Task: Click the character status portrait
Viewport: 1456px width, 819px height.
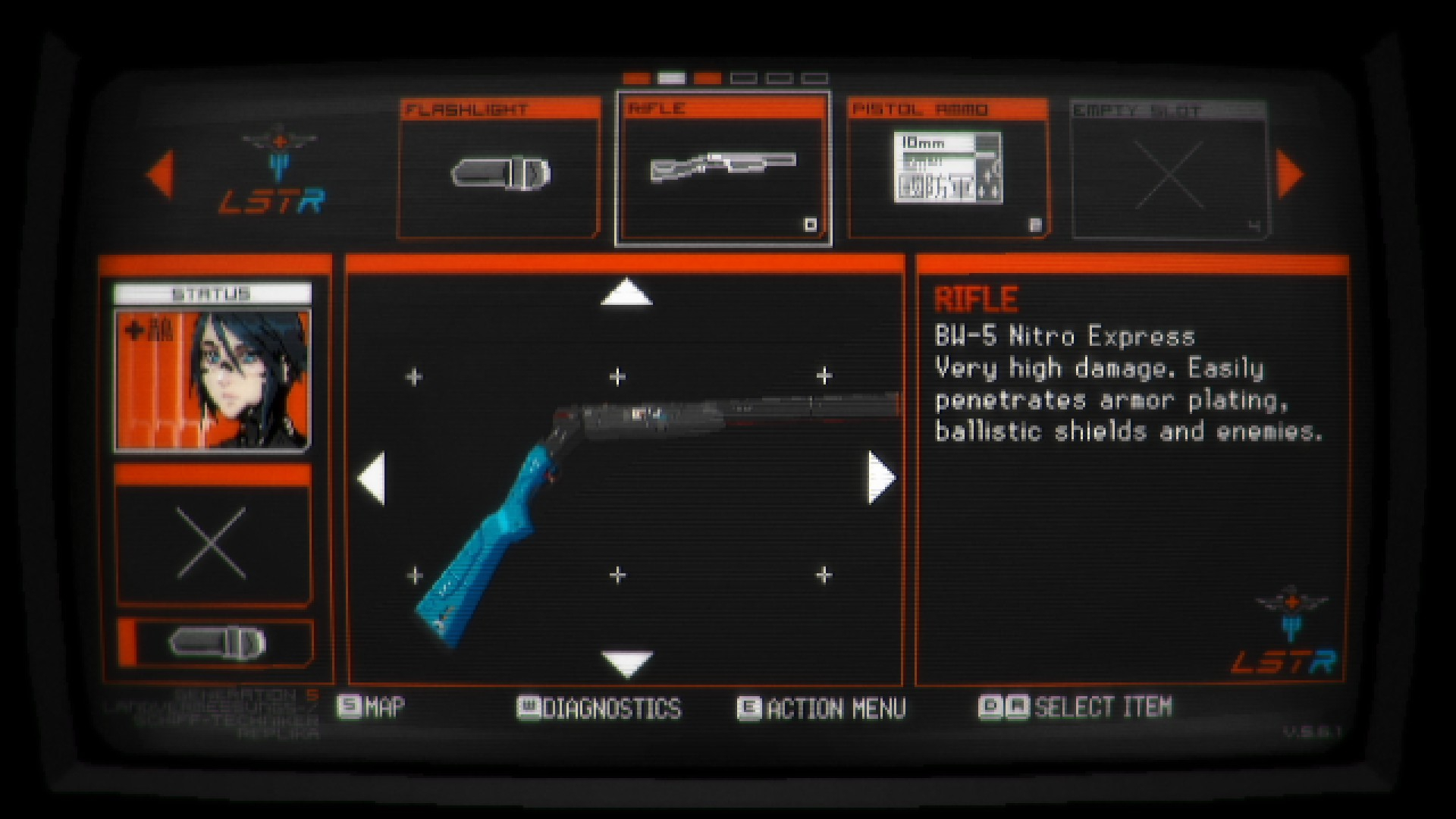Action: click(212, 381)
